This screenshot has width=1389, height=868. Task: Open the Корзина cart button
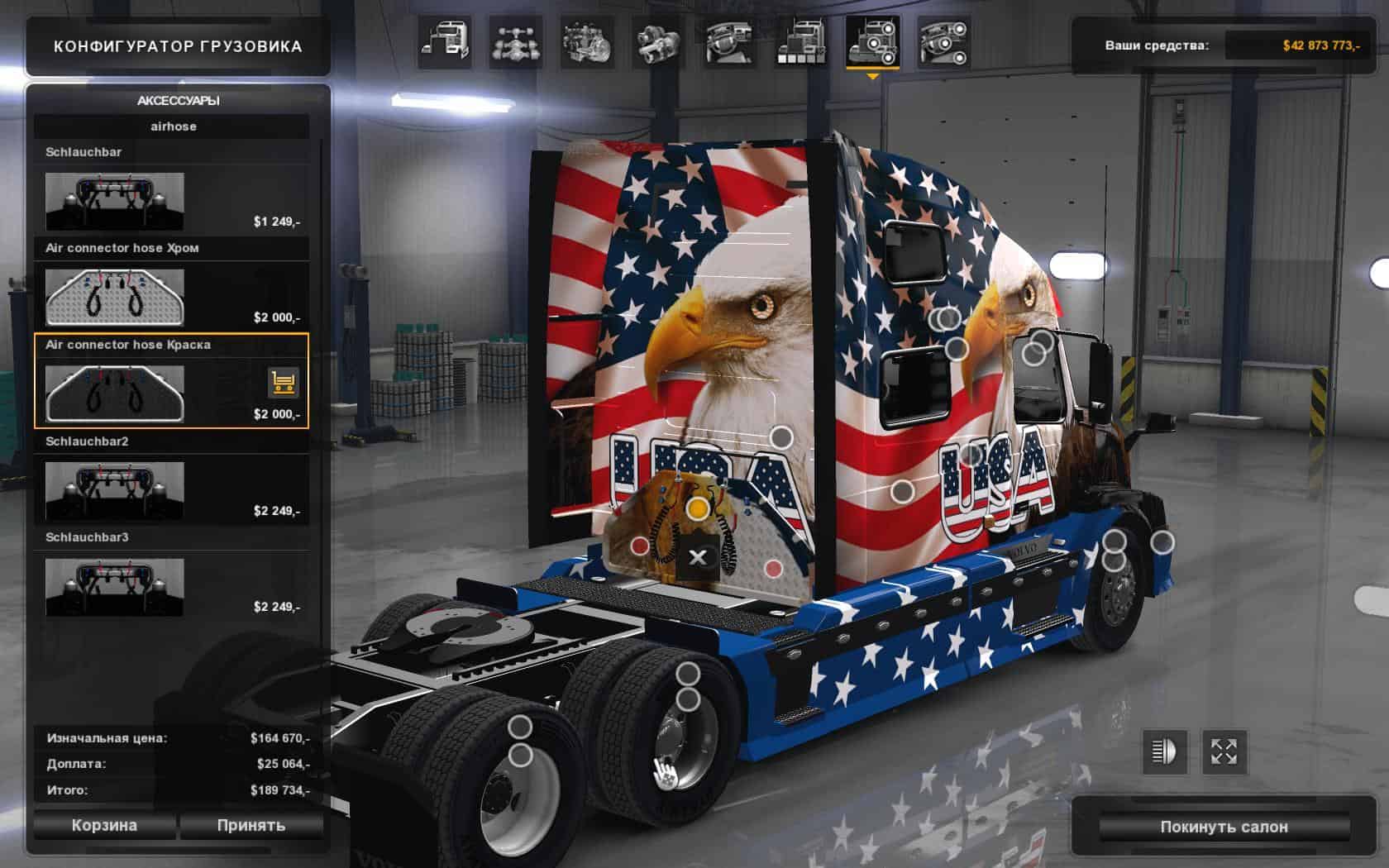[x=104, y=825]
